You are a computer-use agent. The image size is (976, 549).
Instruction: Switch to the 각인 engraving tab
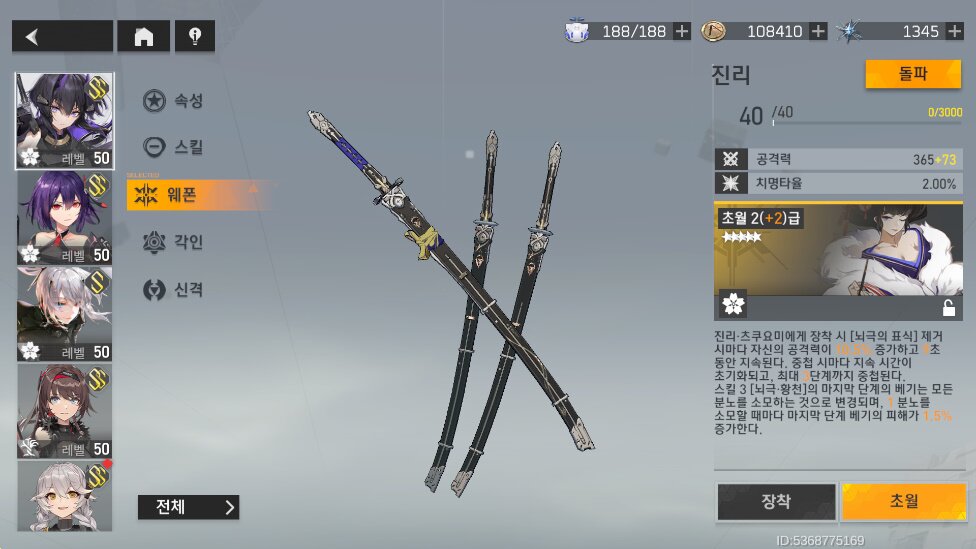(x=175, y=242)
